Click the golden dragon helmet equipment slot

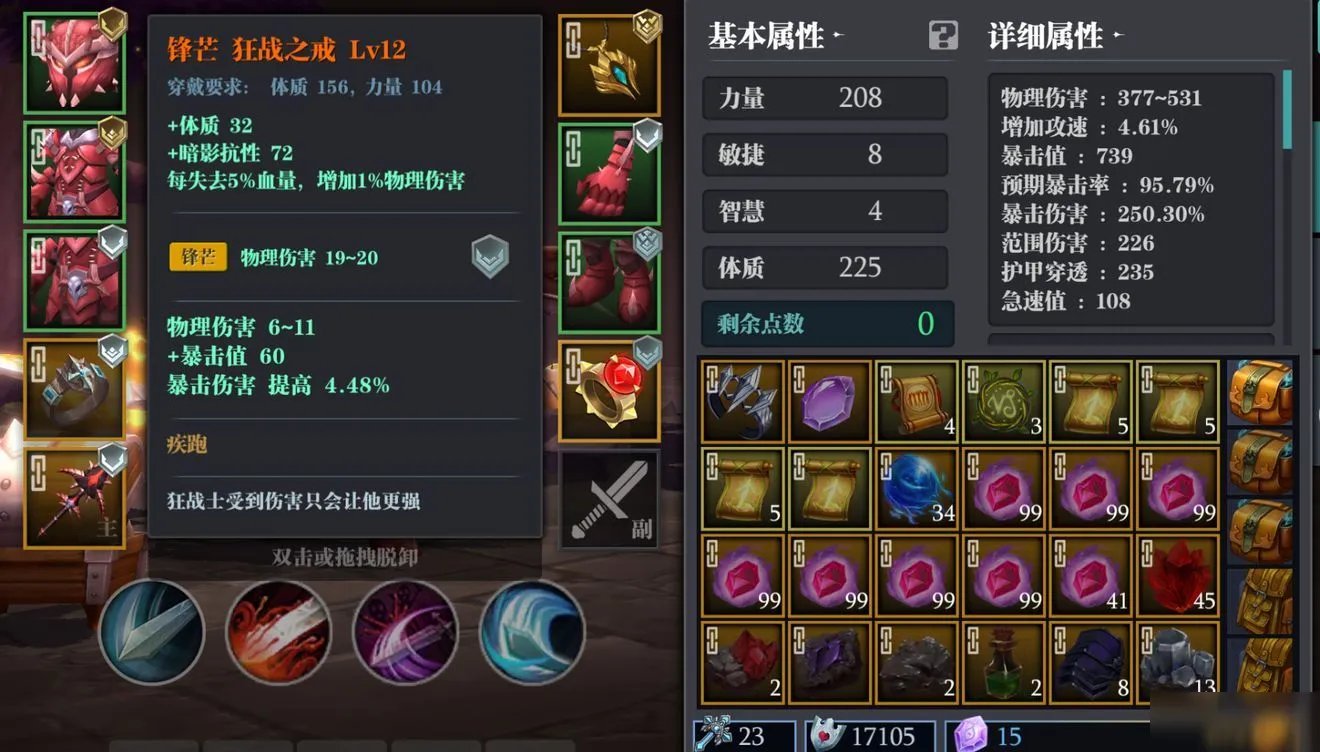click(610, 62)
